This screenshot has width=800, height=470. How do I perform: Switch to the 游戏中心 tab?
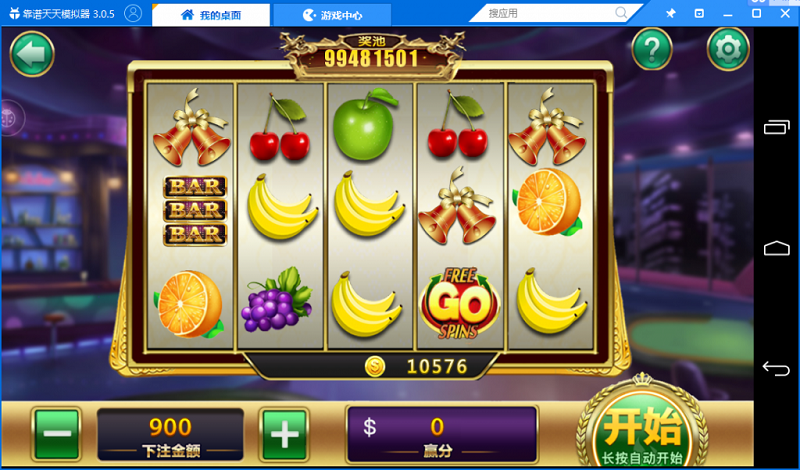333,15
